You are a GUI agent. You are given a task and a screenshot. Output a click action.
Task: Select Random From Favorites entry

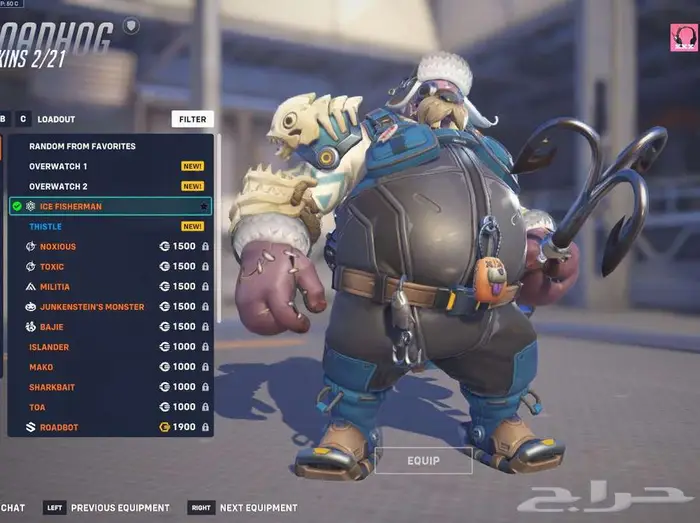pyautogui.click(x=82, y=146)
